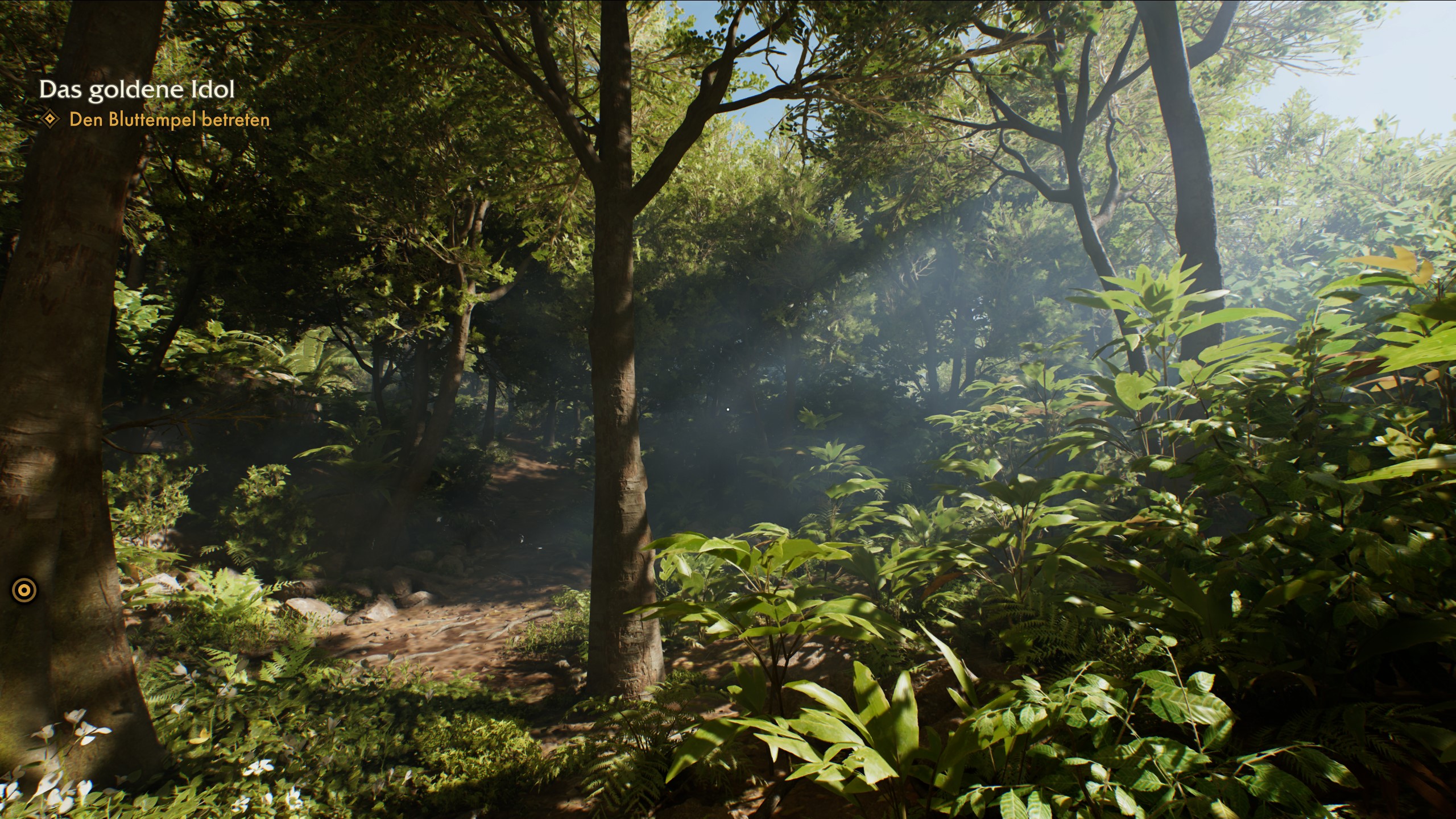Toggle the quest tracker via its circular icon
This screenshot has width=1456, height=819.
(23, 591)
